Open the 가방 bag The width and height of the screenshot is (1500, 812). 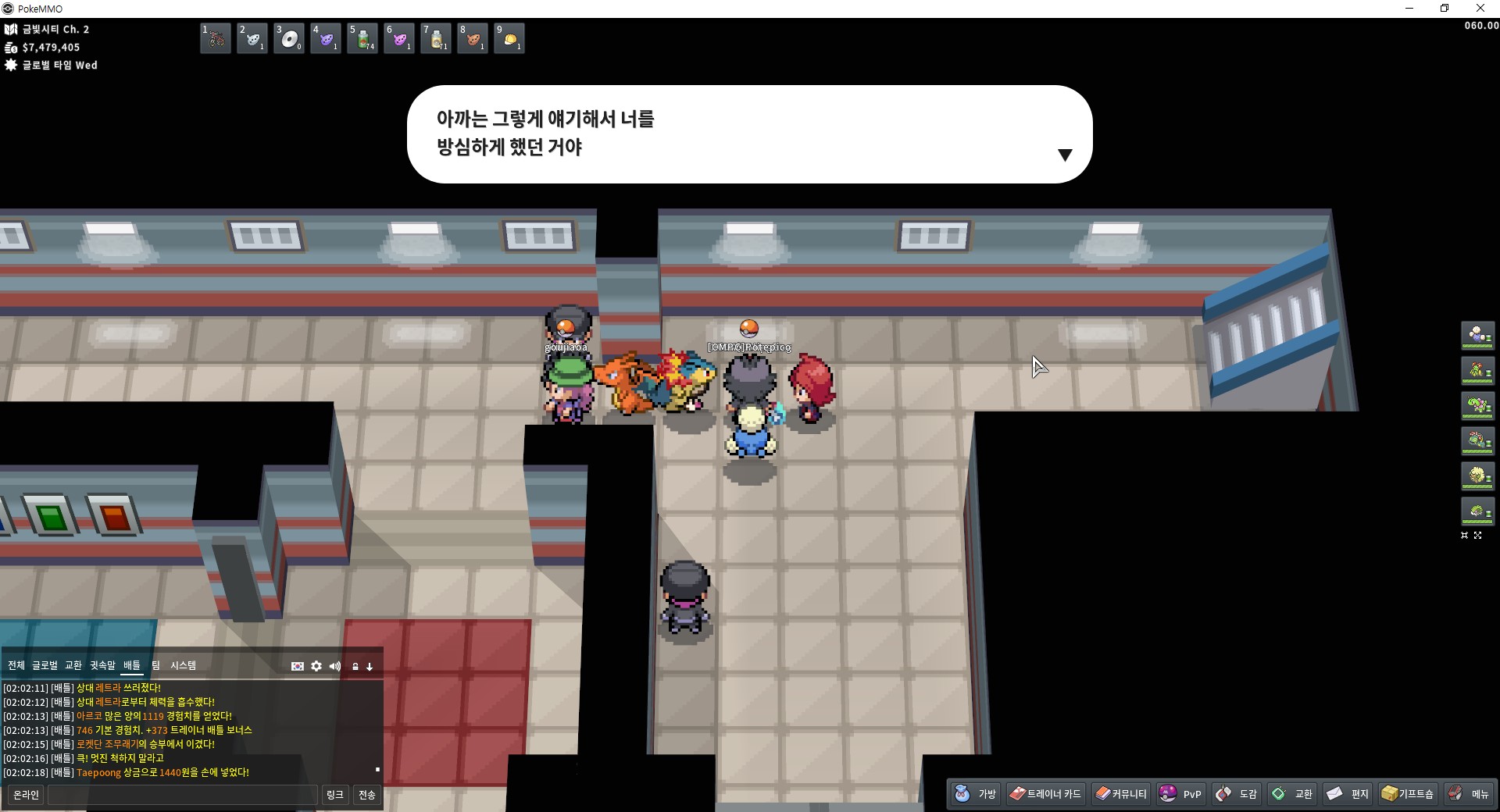click(x=976, y=794)
